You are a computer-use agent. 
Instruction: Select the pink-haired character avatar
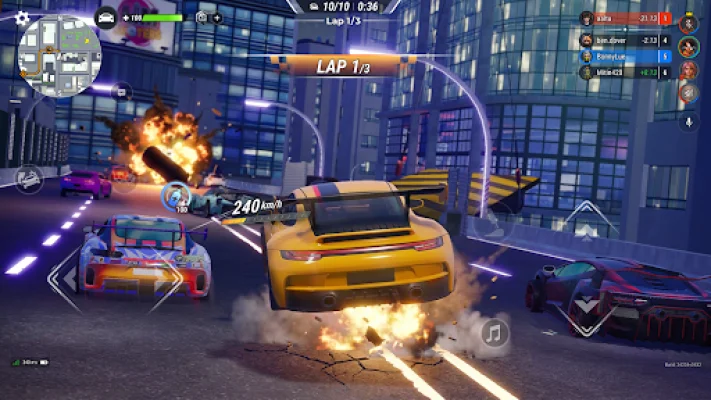tap(688, 70)
